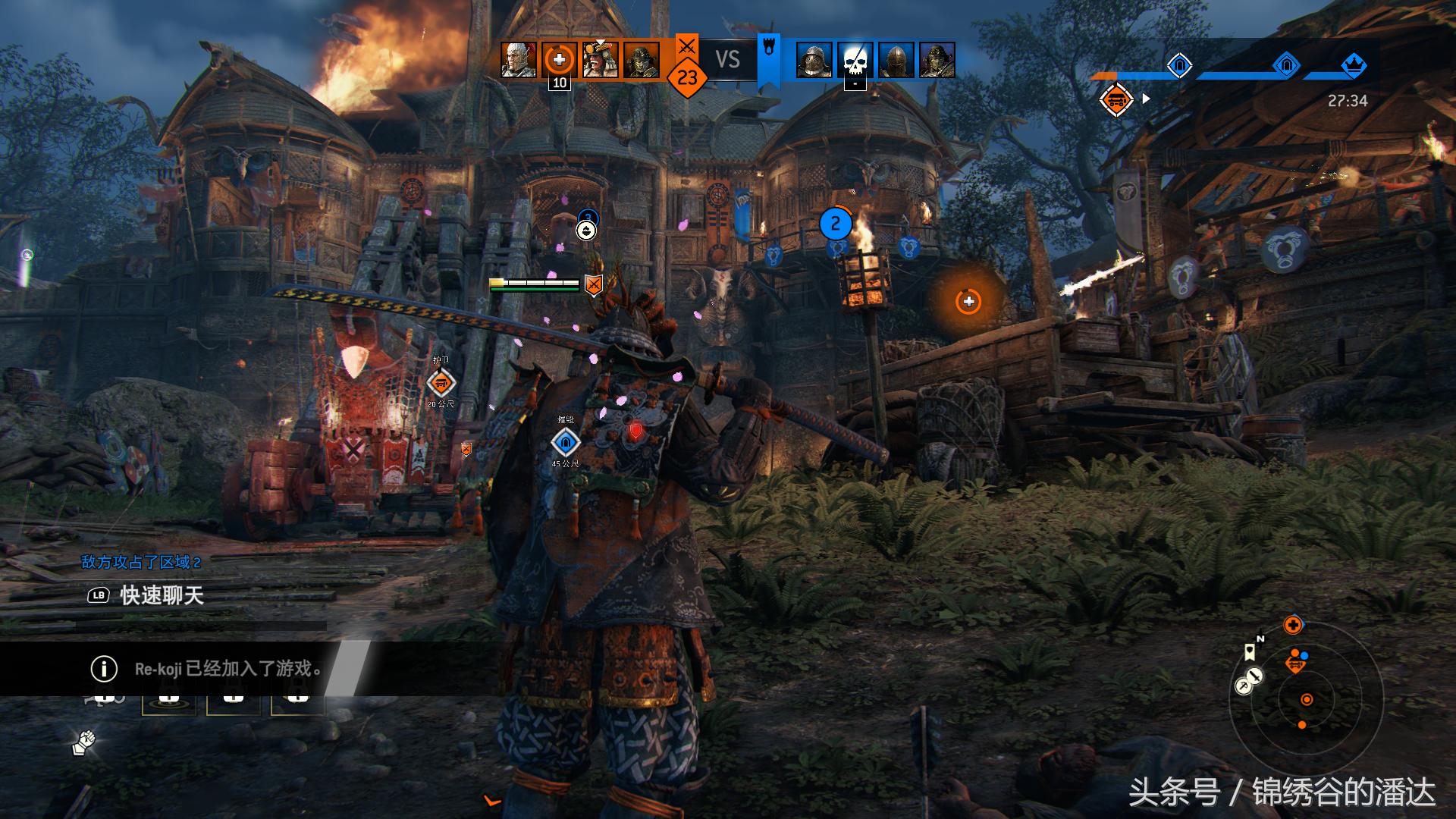Select the mustached samurai teammate portrait
1456x819 pixels.
[x=601, y=60]
